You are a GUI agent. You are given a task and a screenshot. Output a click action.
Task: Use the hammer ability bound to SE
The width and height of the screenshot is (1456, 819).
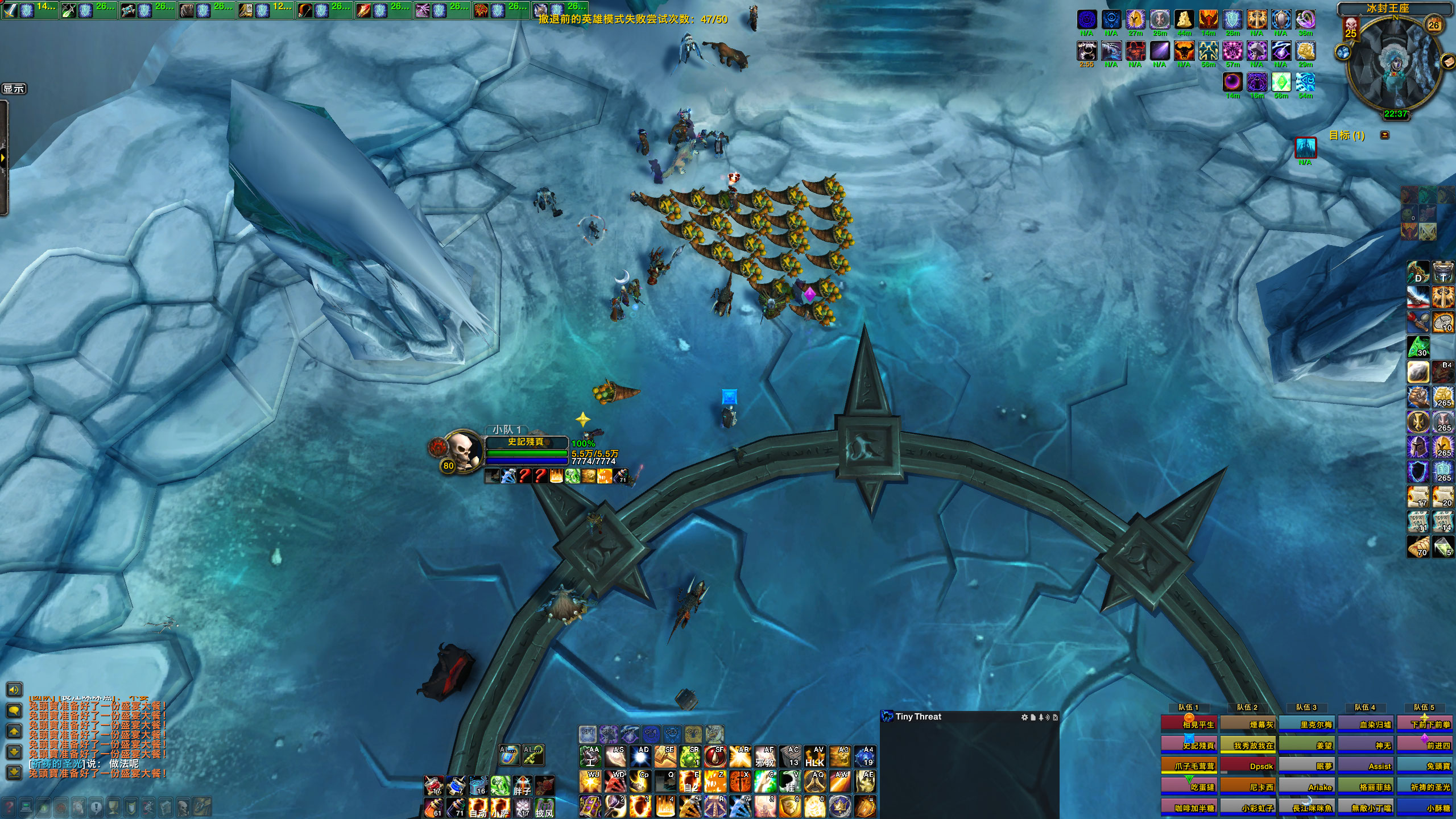pos(665,756)
